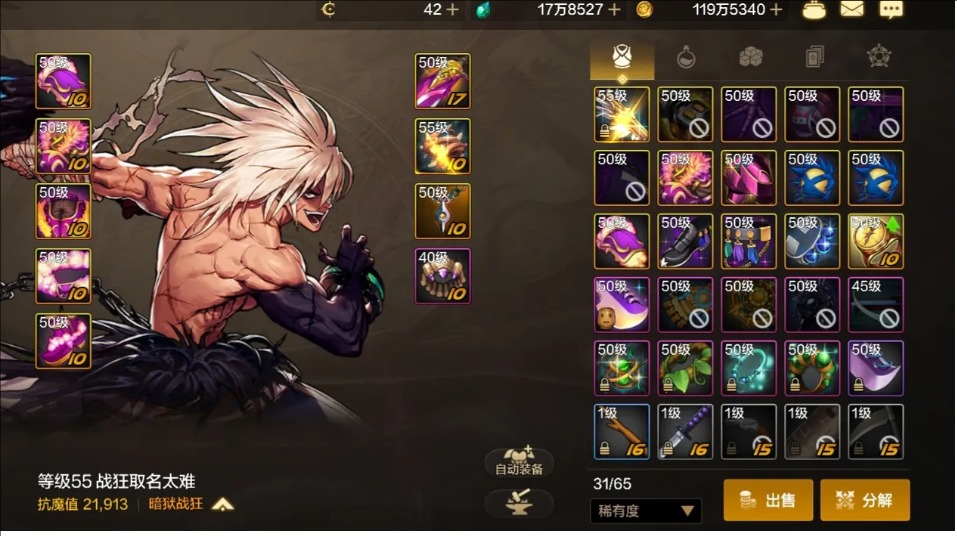This screenshot has height=536, width=957.
Task: Open the 稀有度 sort dropdown
Action: tap(644, 511)
